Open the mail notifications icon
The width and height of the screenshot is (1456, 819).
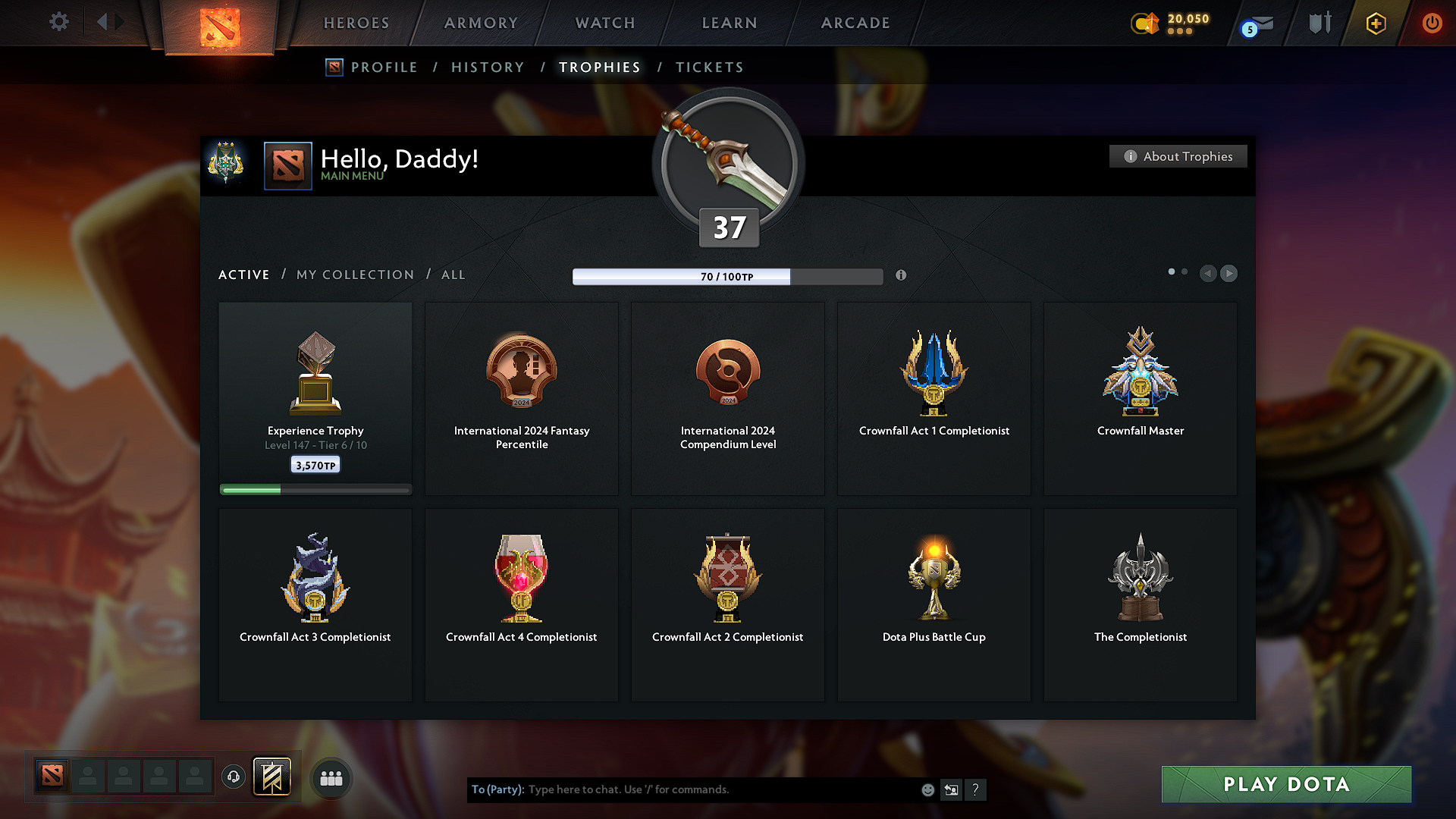(1259, 24)
